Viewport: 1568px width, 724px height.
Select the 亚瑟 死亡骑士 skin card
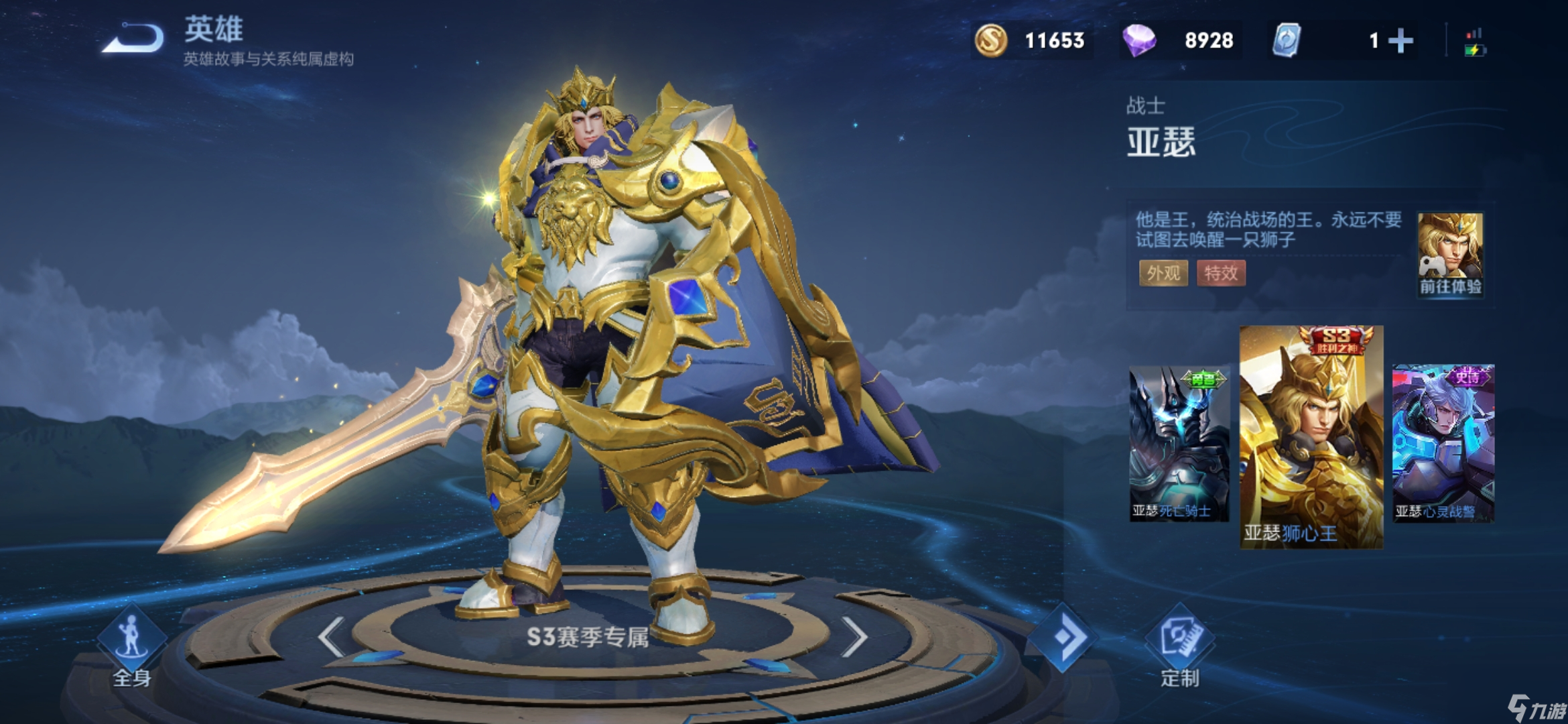pyautogui.click(x=1179, y=444)
